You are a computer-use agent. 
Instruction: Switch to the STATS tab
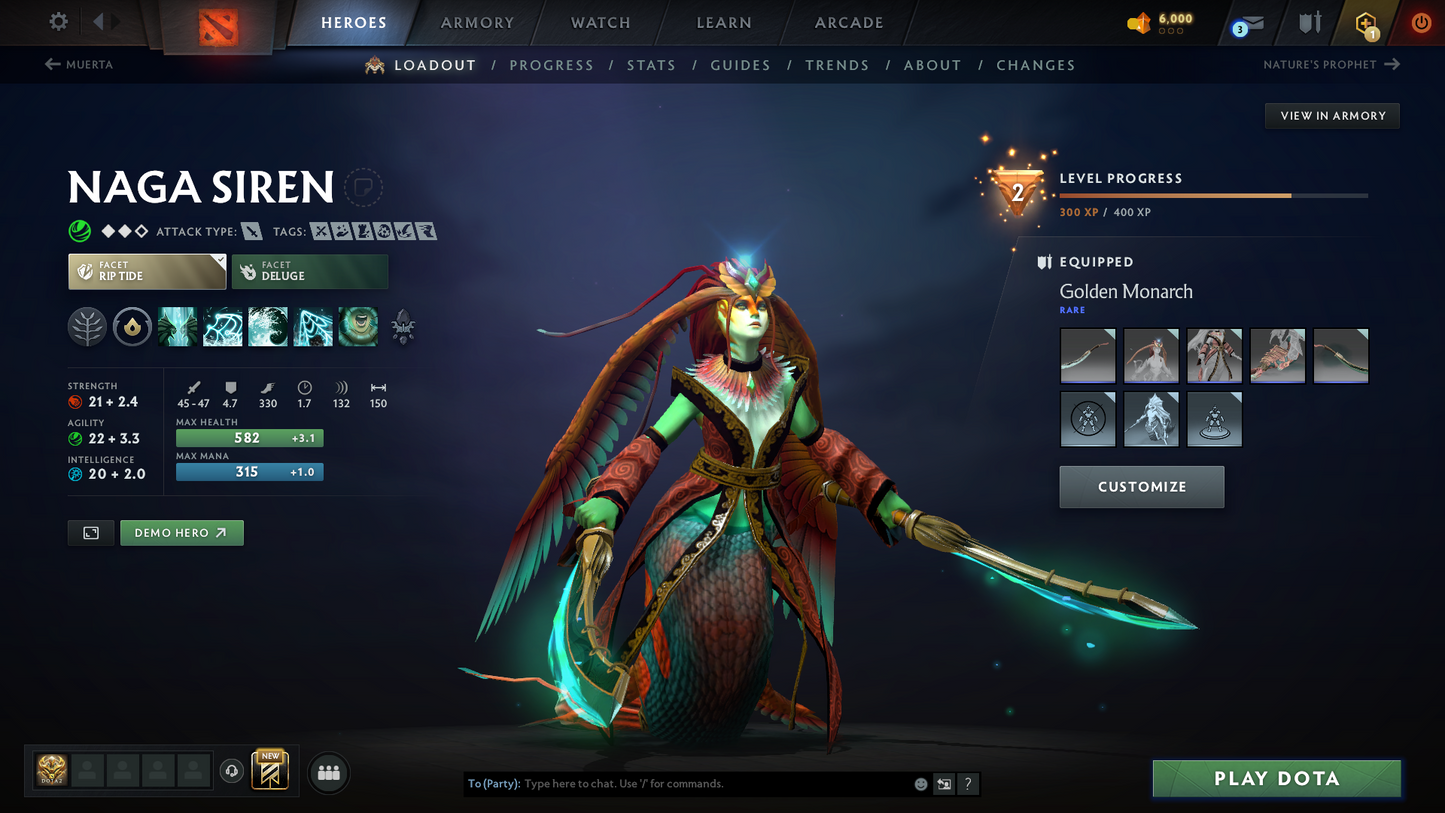[651, 65]
